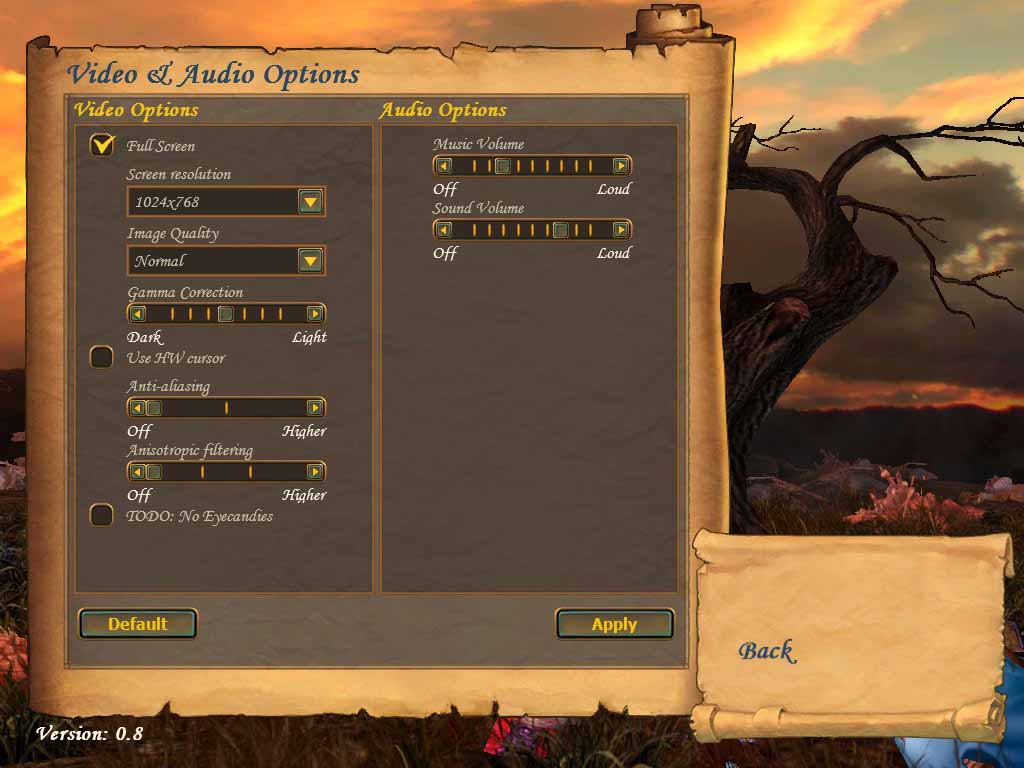Click the Music Volume slider handle

[x=503, y=166]
